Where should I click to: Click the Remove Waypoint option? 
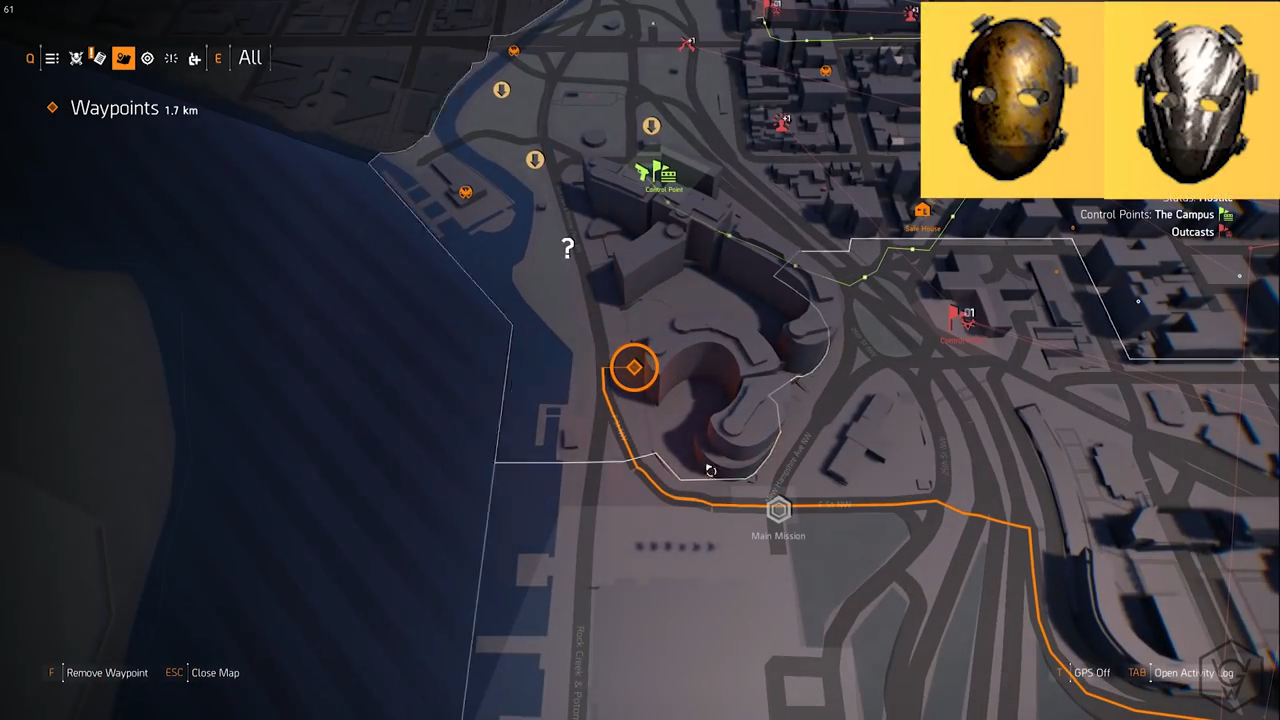106,673
